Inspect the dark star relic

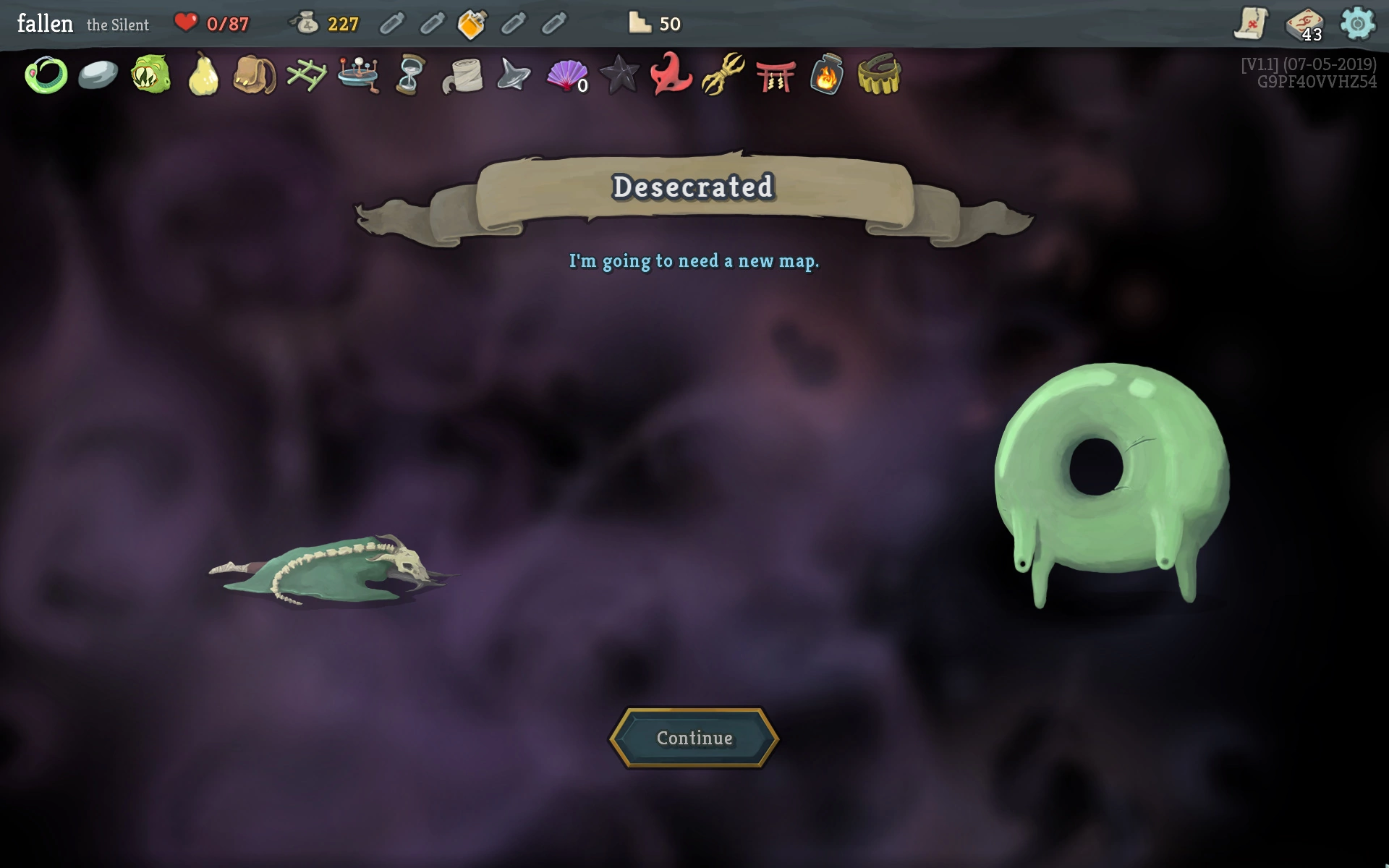click(619, 75)
